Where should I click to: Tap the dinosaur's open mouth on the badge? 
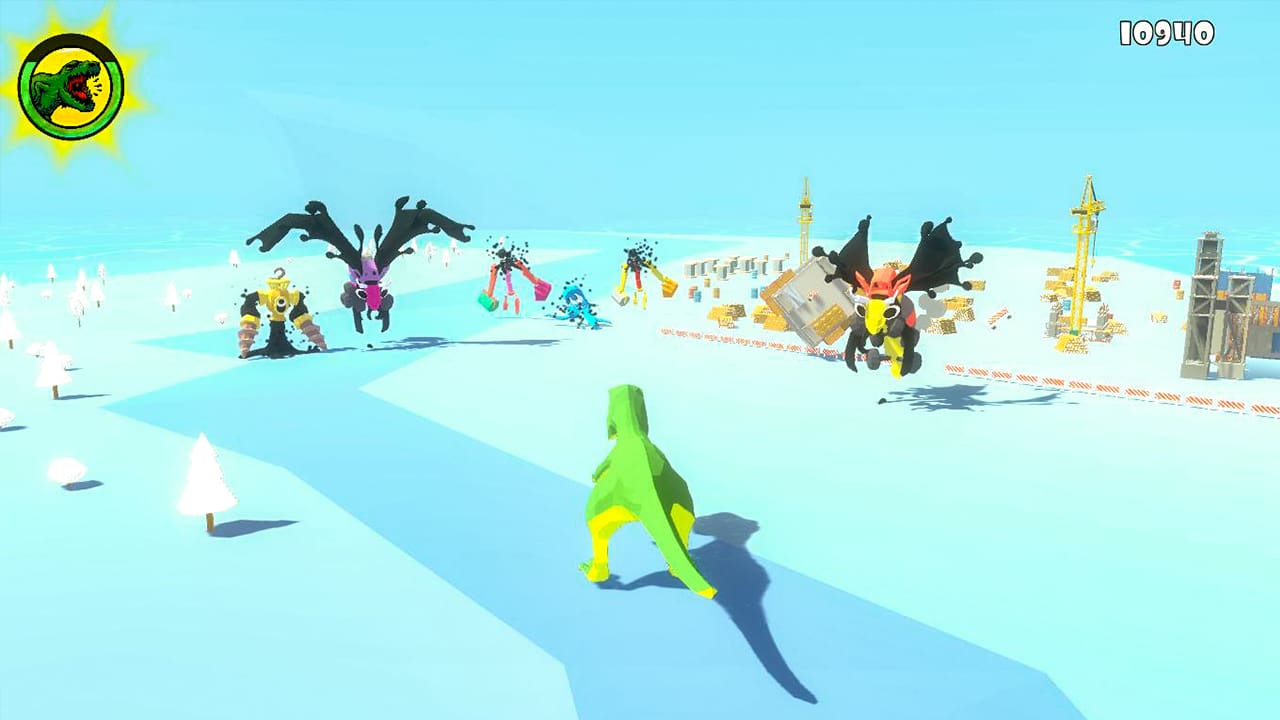(78, 86)
